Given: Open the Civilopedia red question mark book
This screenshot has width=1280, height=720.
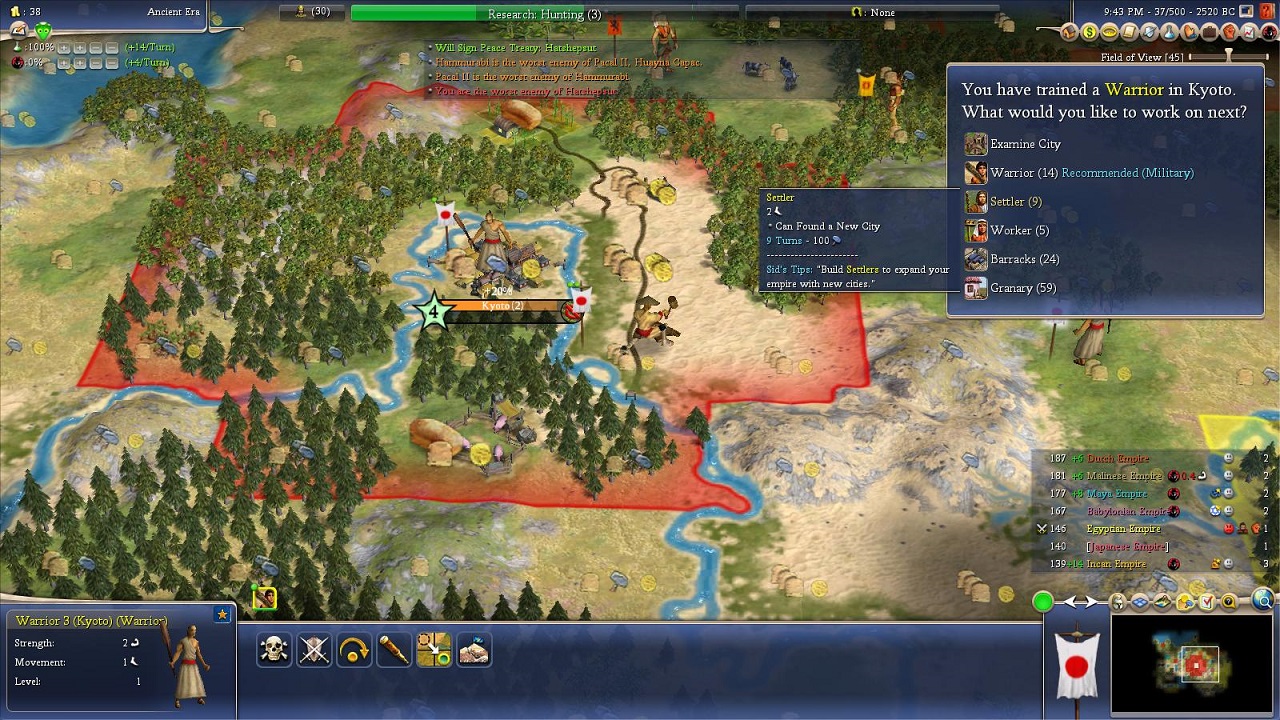Looking at the screenshot, I should click(x=1267, y=11).
